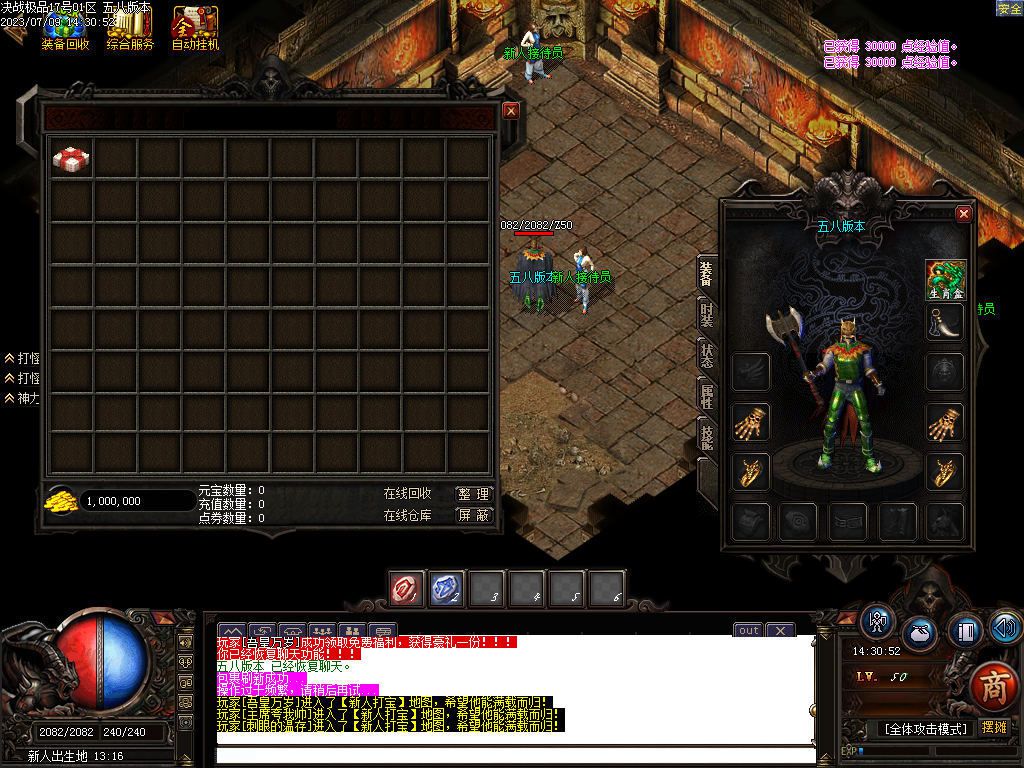Open 装备回收 equipment recycling
1024x768 pixels.
65,28
